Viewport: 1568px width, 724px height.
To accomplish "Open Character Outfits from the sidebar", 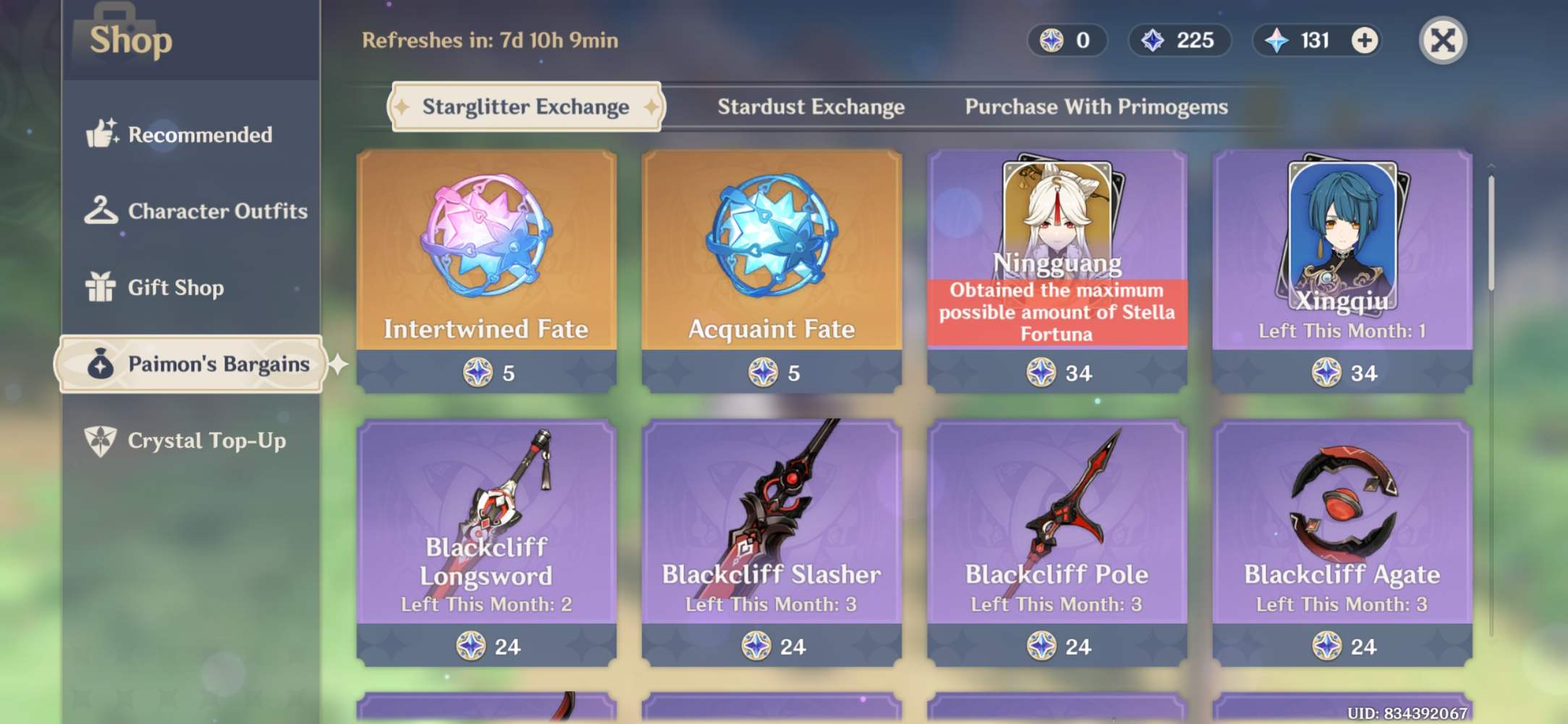I will (x=103, y=211).
